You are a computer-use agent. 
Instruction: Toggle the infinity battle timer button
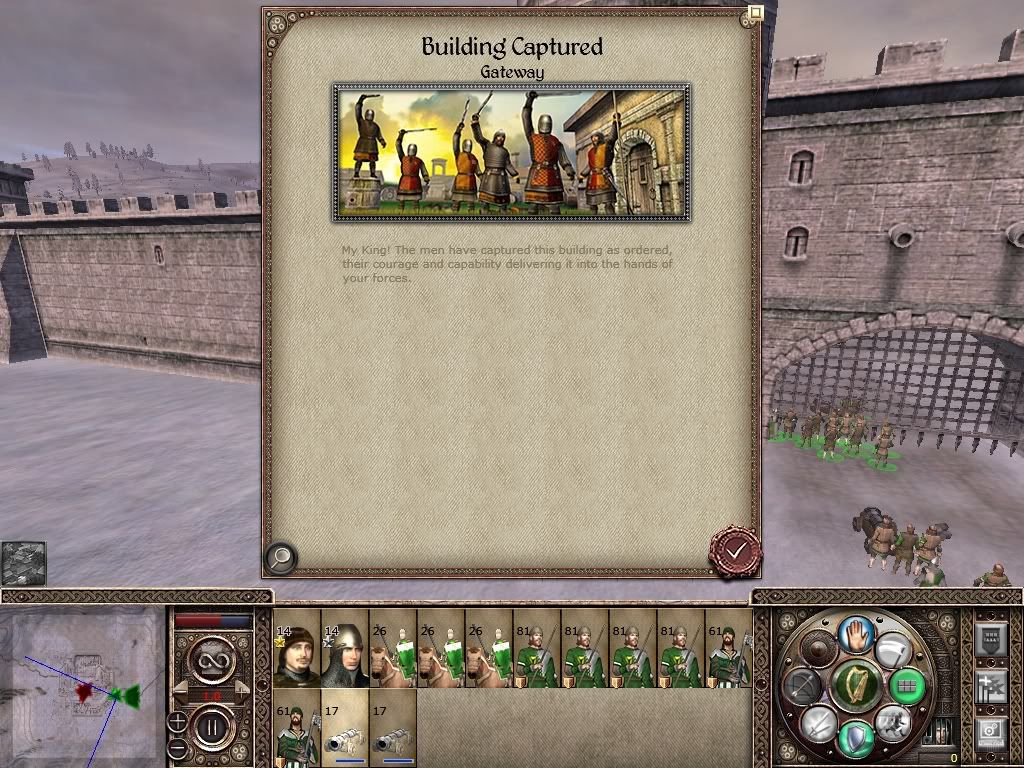(x=212, y=659)
